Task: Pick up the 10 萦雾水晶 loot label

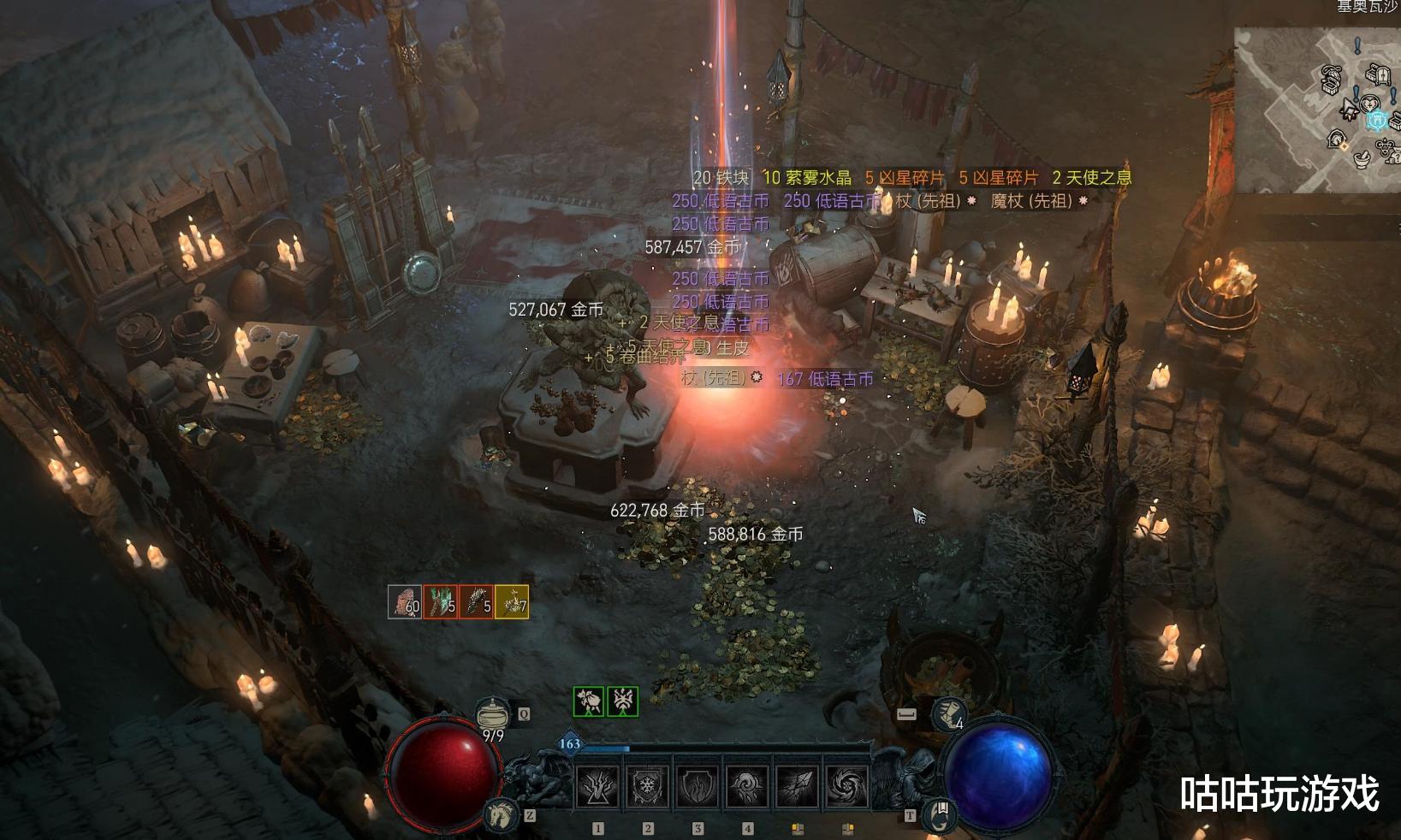Action: pyautogui.click(x=807, y=178)
